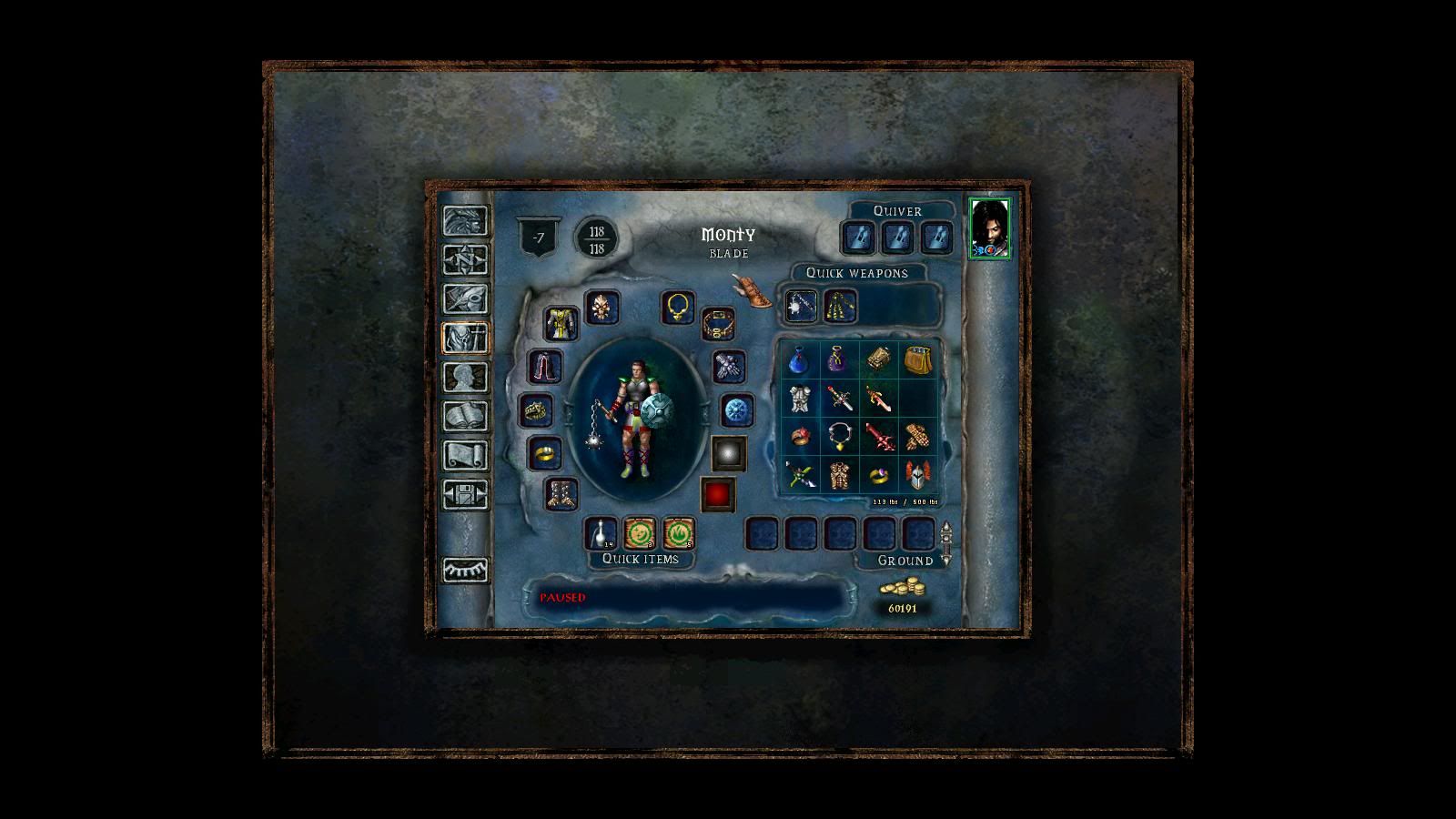This screenshot has height=819, width=1456.
Task: Open the mage spellbook button
Action: click(465, 417)
